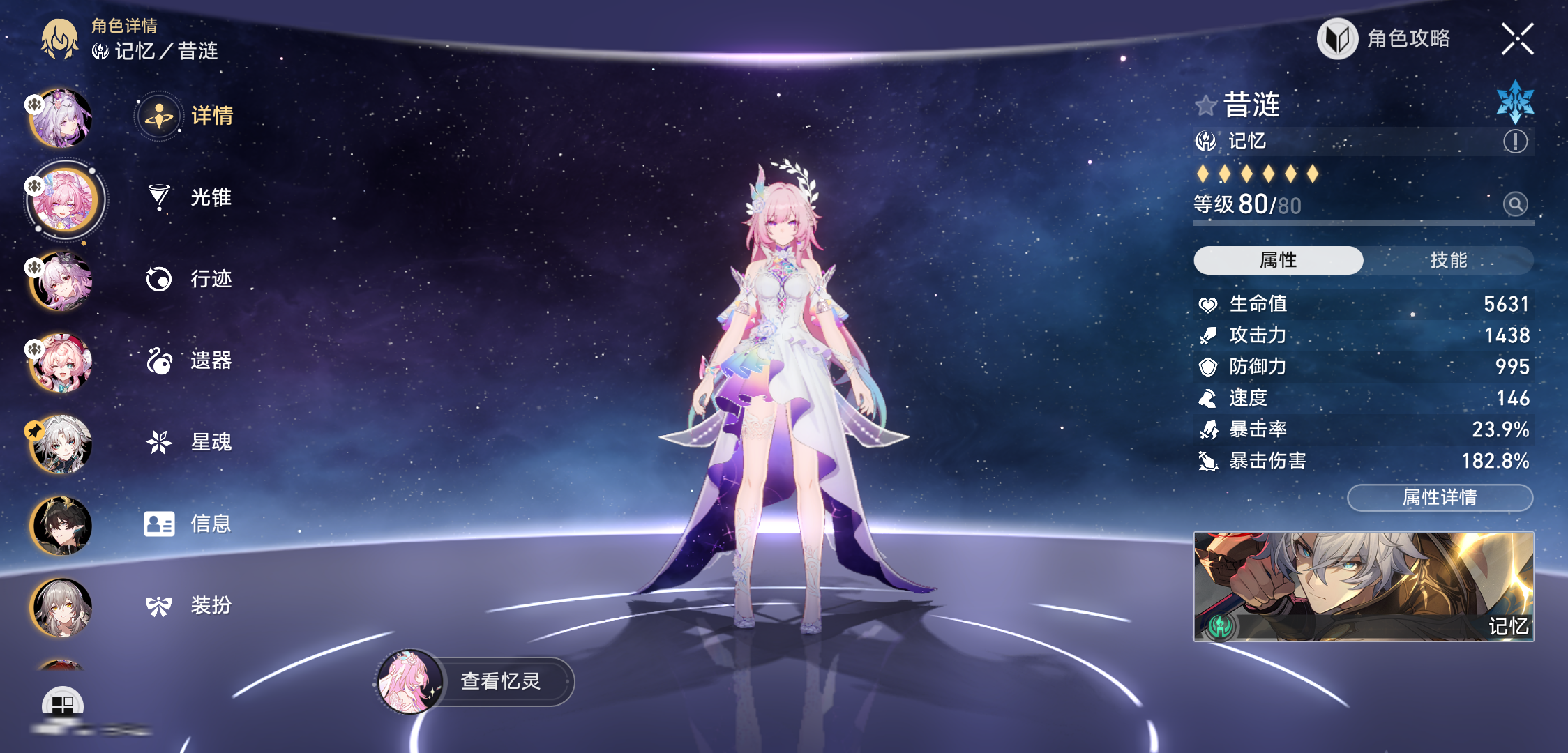Click the exclamation info icon beside 记忆

point(1515,142)
